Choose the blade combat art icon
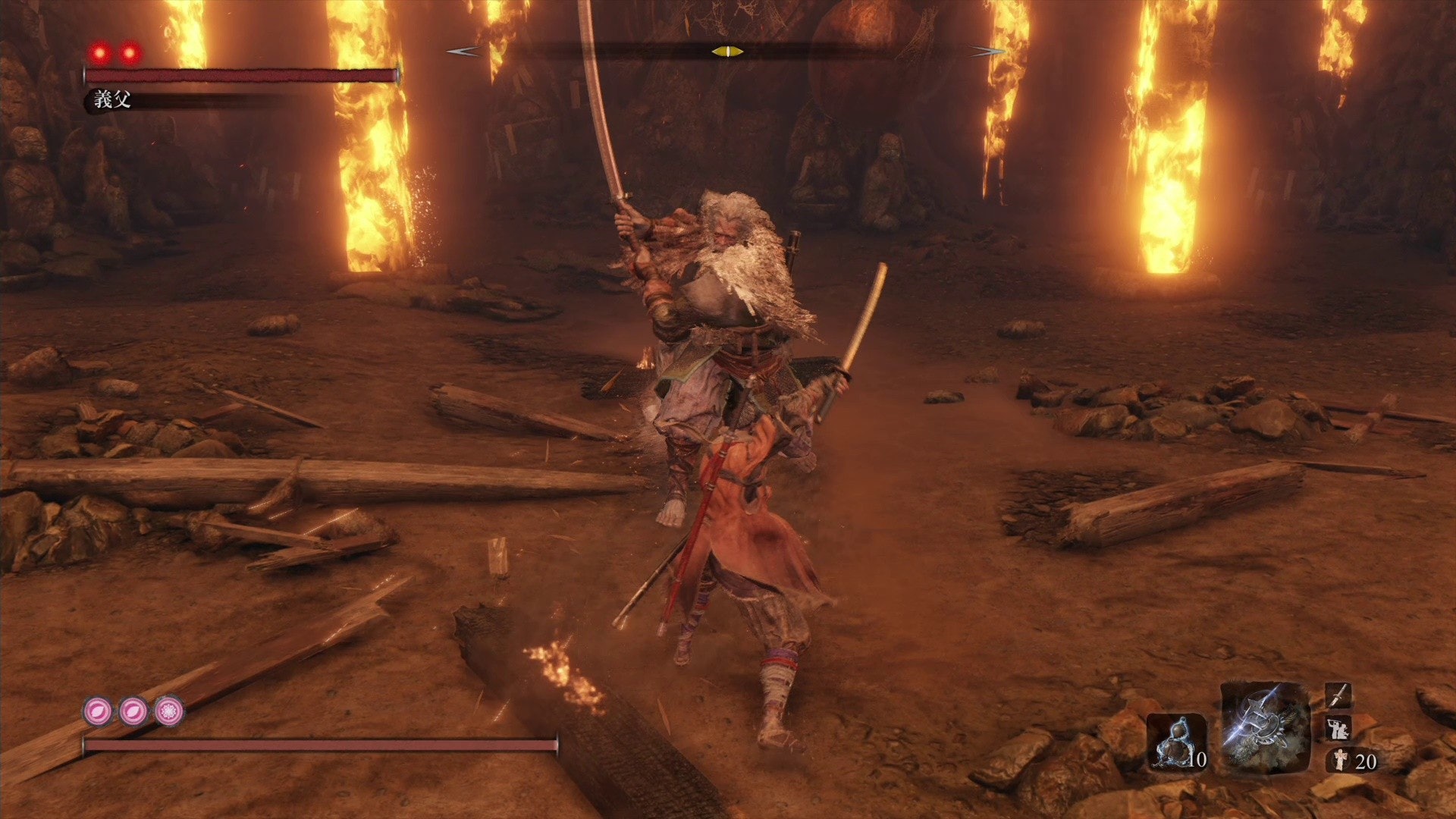Screen dimensions: 1456x819 coord(1338,695)
